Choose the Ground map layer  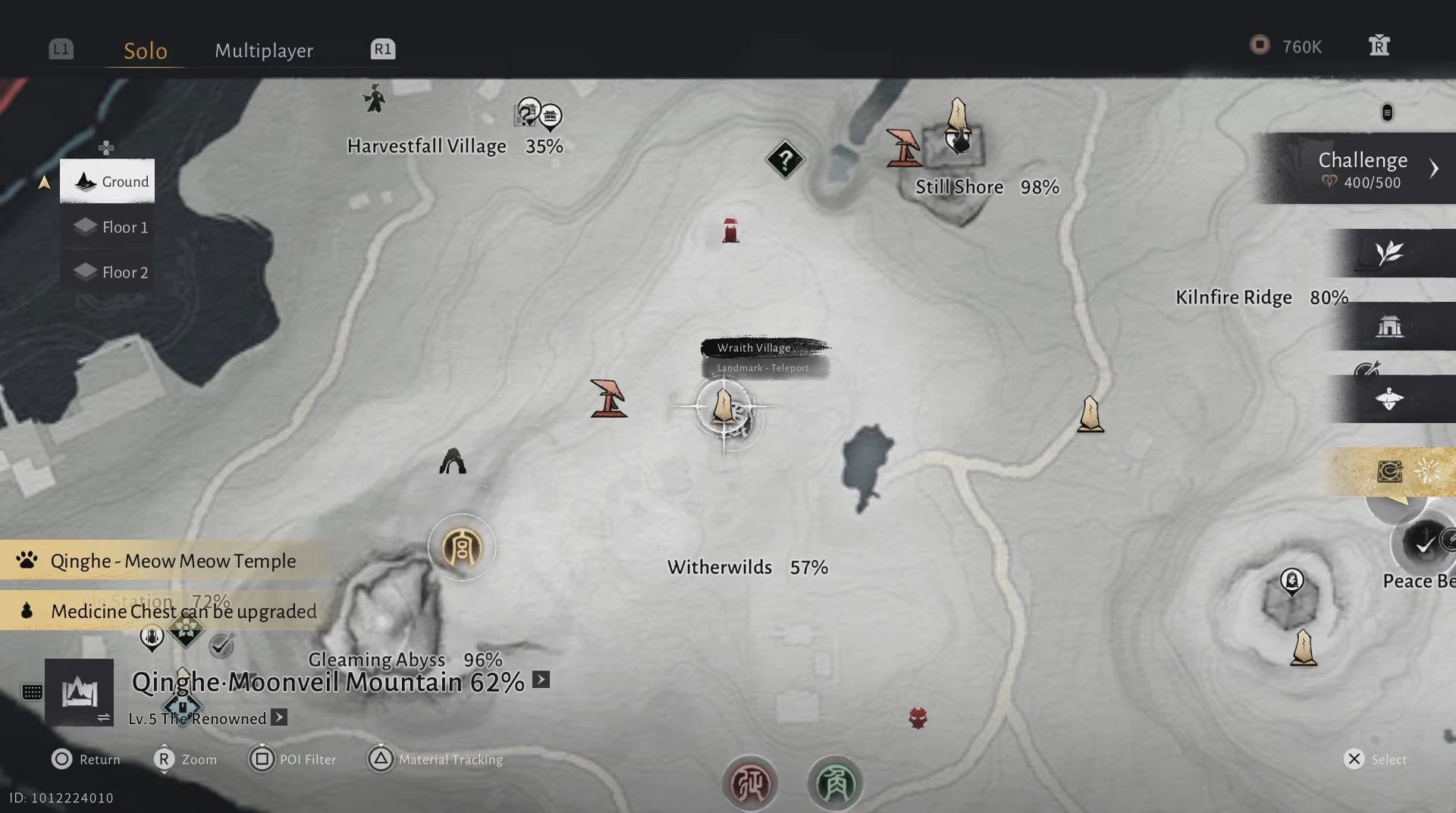coord(108,181)
